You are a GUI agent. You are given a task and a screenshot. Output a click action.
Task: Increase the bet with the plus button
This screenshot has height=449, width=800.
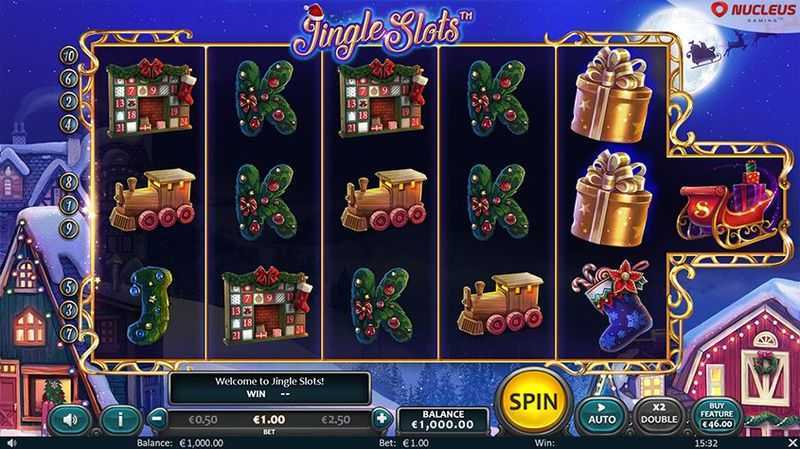coord(381,419)
